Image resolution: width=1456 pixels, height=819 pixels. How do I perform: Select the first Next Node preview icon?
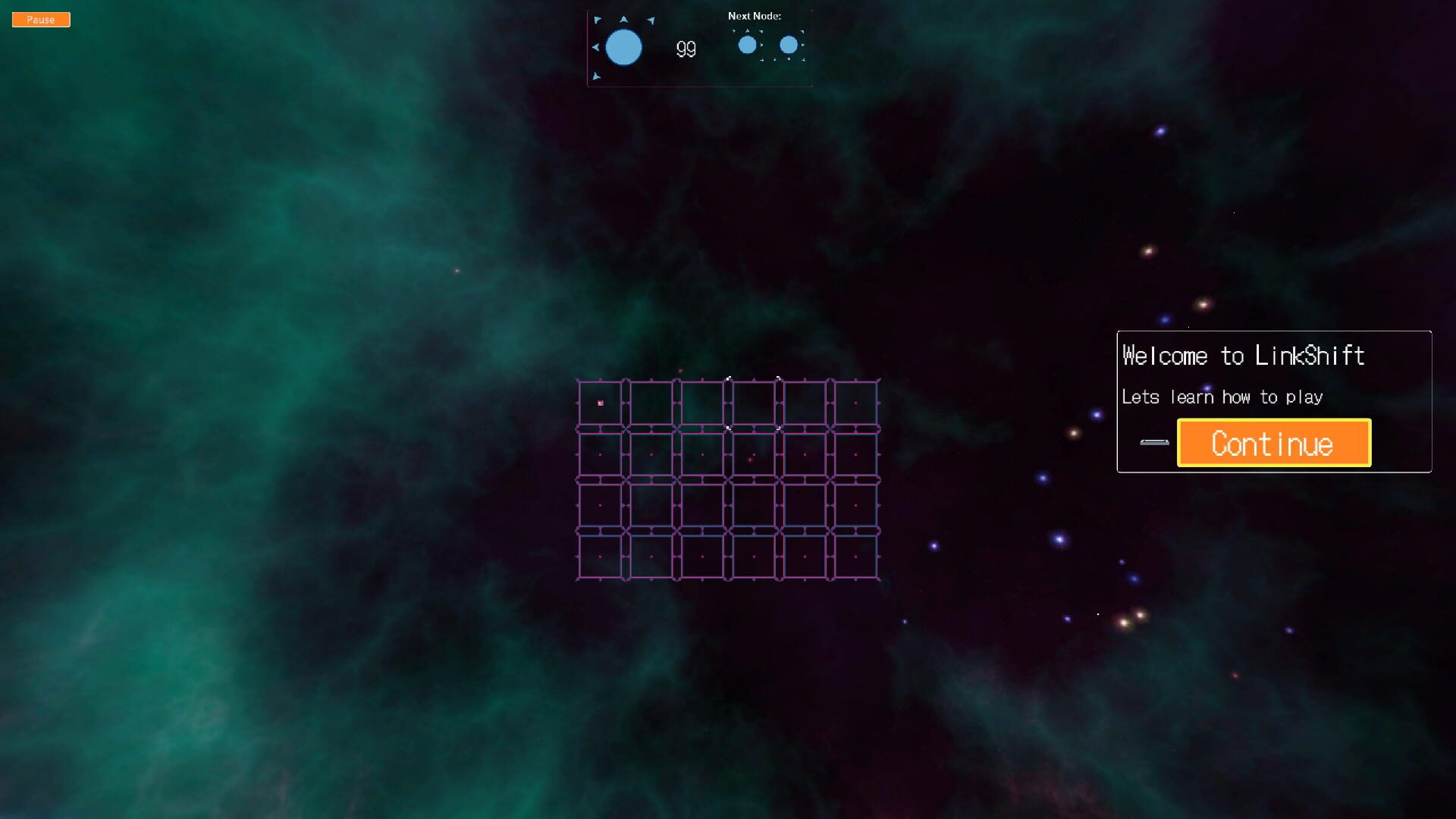pyautogui.click(x=748, y=45)
